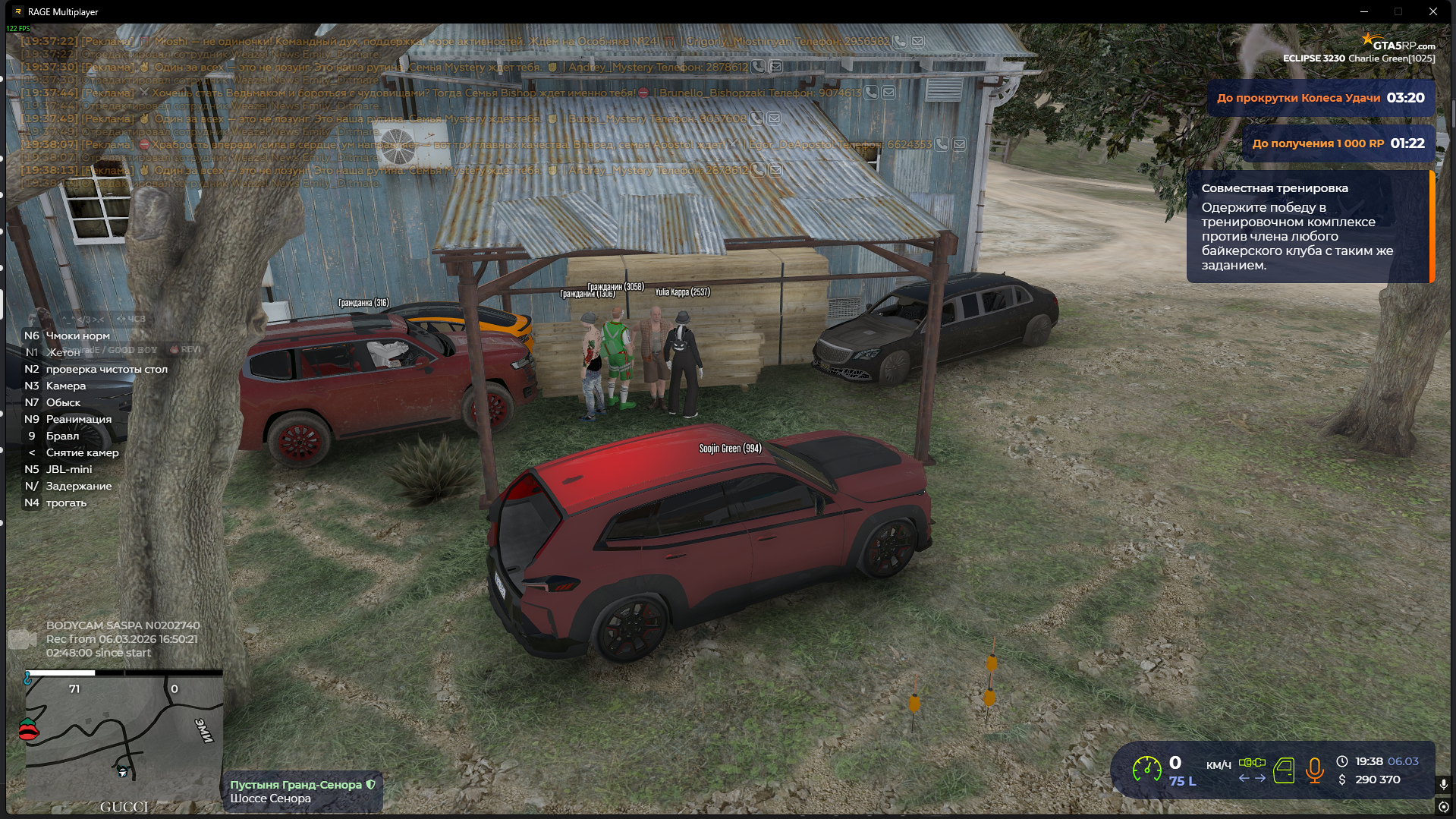Click the 1 000 RP reward timer panel

pos(1338,143)
